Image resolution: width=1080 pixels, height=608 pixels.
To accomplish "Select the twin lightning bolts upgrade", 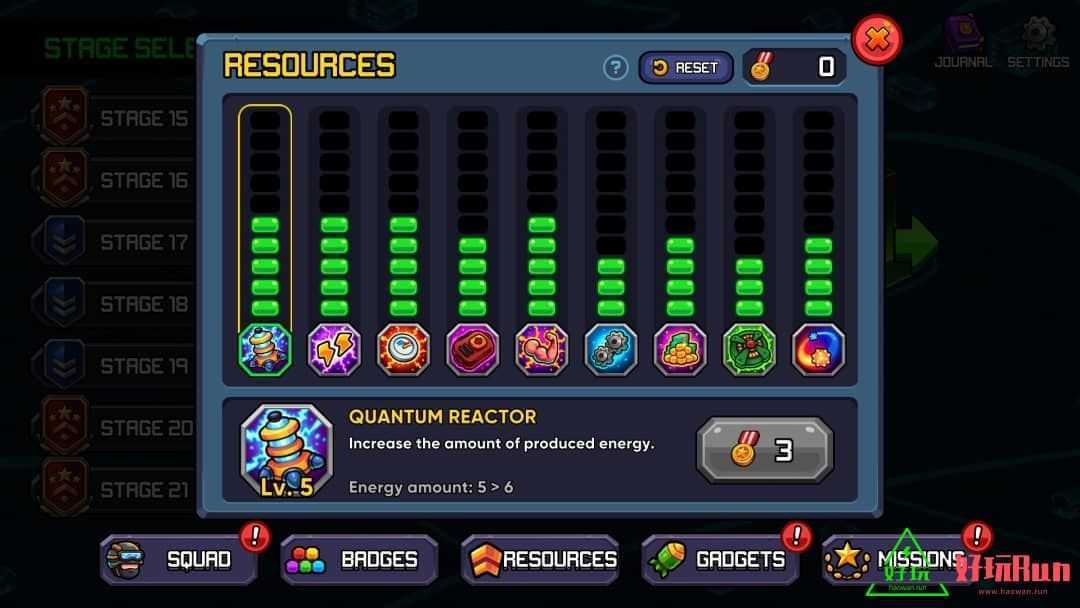I will tap(334, 350).
